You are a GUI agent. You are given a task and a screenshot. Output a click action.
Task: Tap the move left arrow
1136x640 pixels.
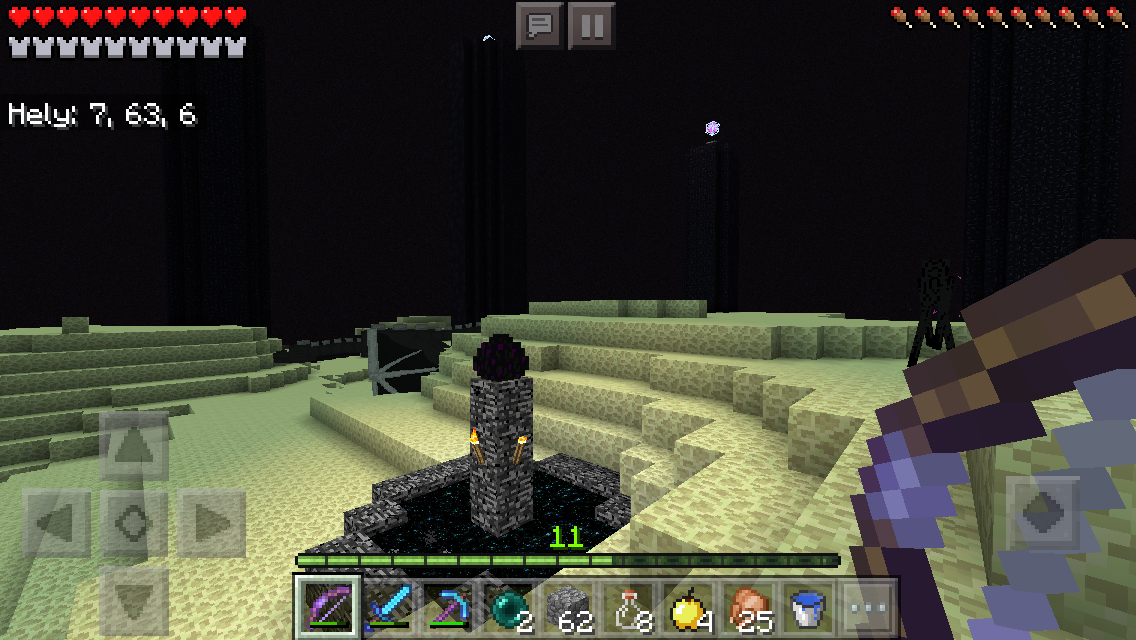coord(57,522)
